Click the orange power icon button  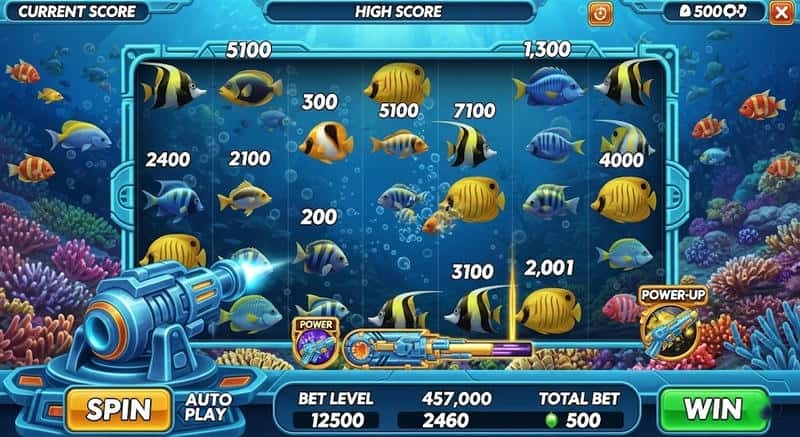pos(600,13)
